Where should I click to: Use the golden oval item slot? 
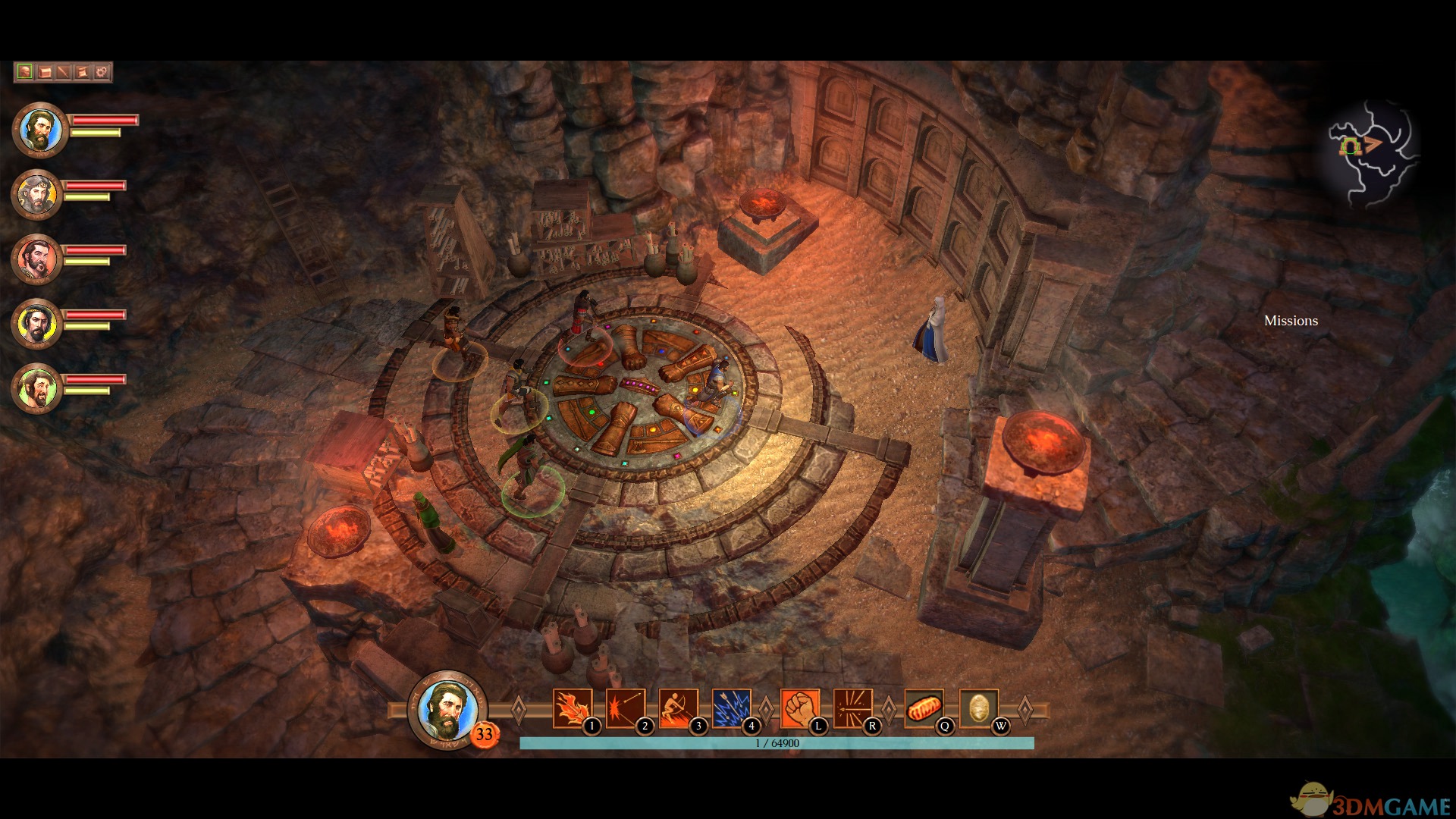[978, 709]
